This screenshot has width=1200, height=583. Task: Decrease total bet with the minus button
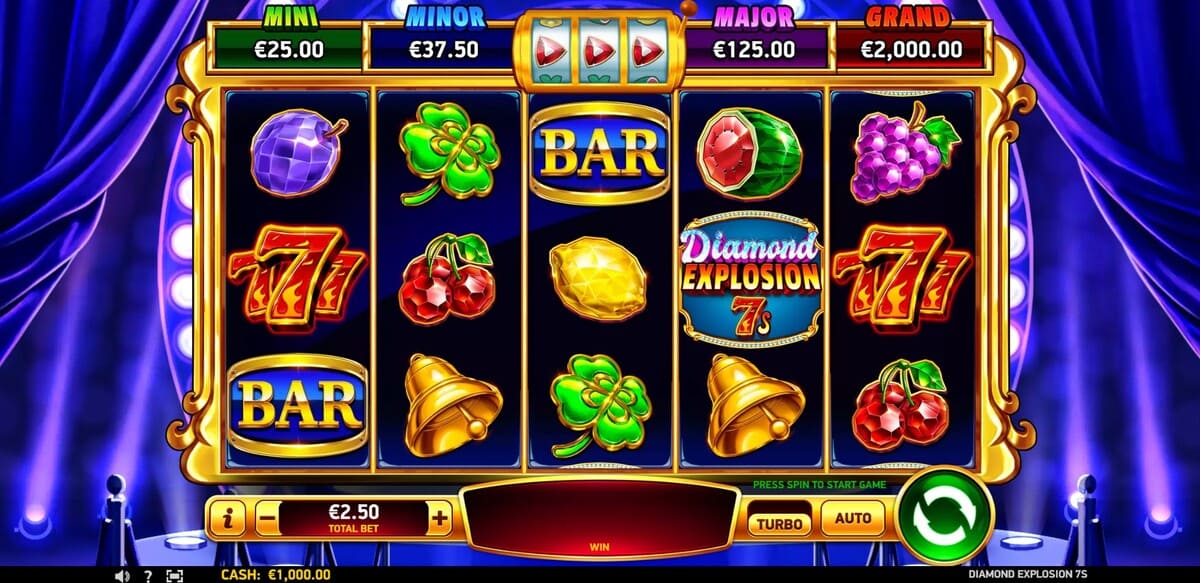click(x=266, y=518)
